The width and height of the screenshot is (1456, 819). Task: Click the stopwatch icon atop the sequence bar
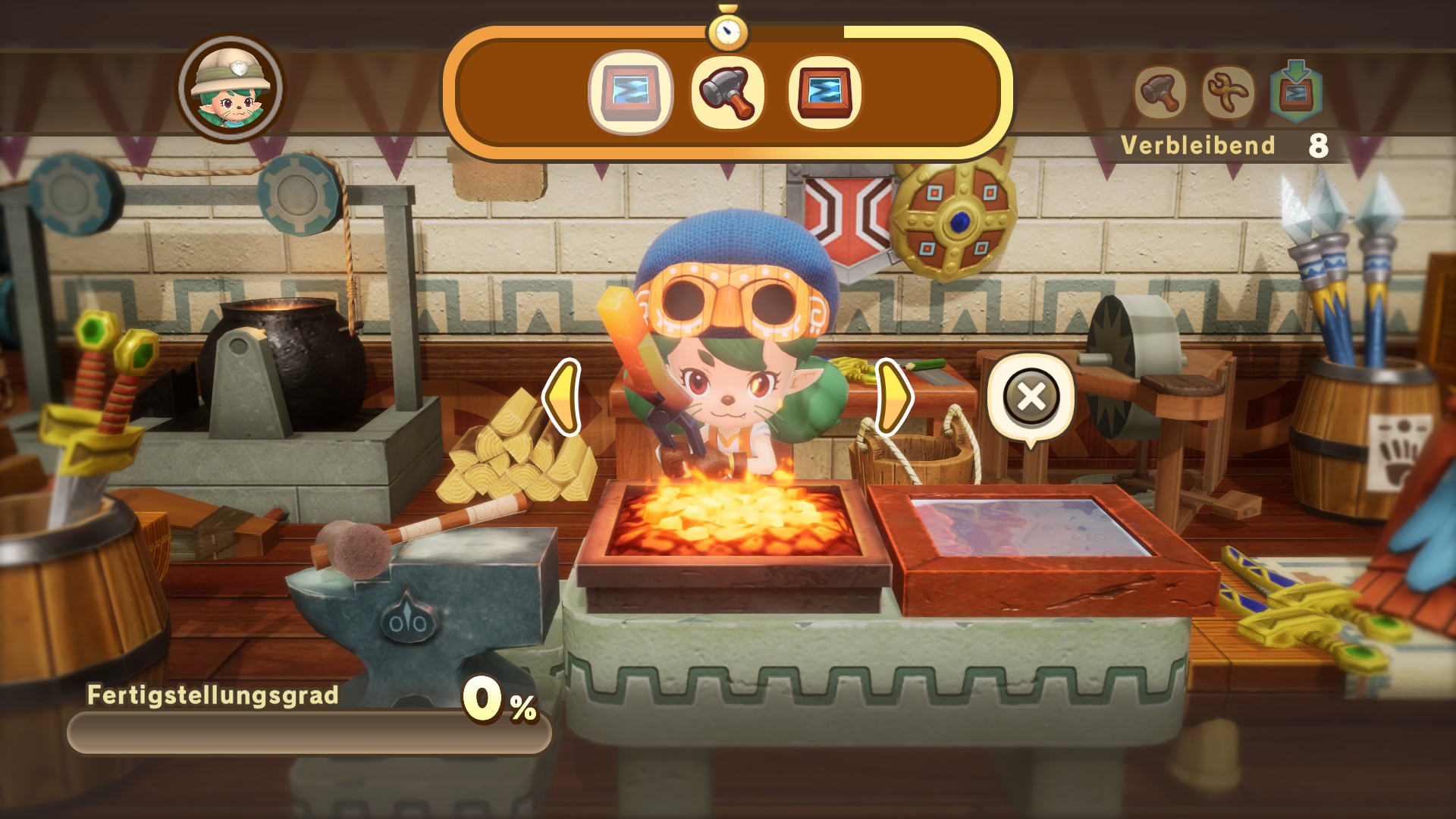727,30
